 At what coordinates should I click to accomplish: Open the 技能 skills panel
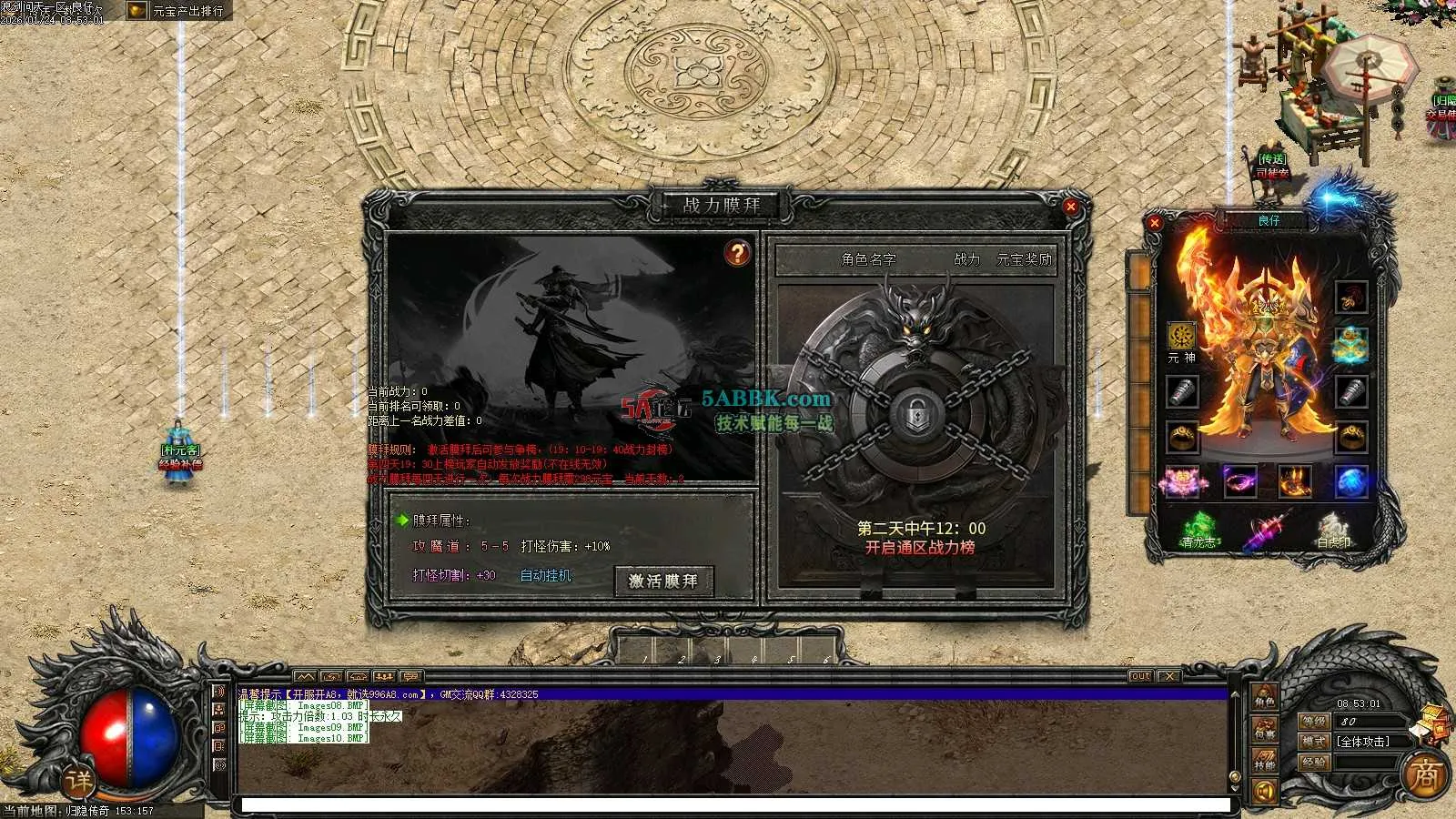pos(1265,761)
